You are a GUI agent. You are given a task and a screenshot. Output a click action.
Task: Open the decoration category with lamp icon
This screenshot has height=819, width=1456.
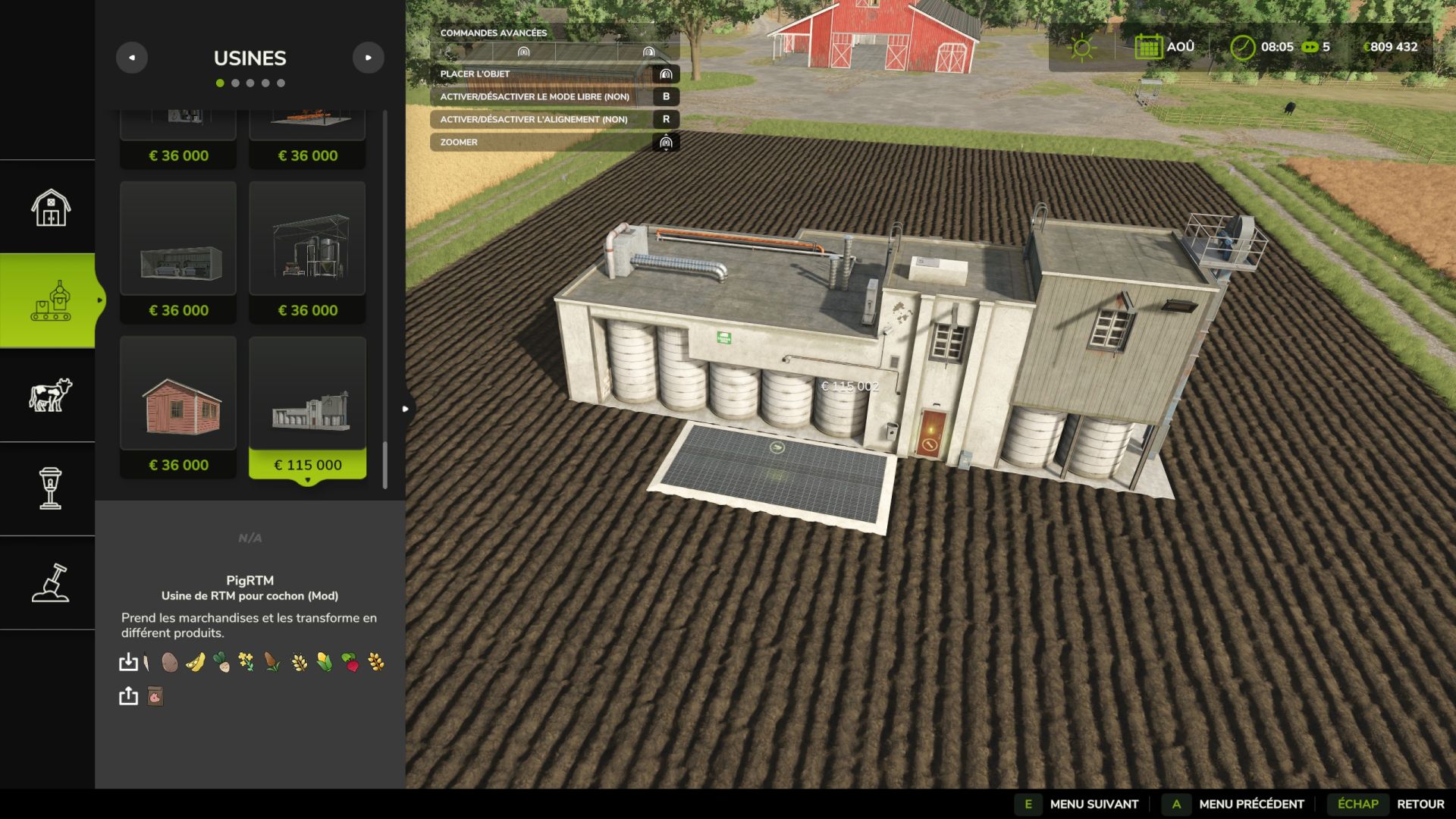[50, 488]
